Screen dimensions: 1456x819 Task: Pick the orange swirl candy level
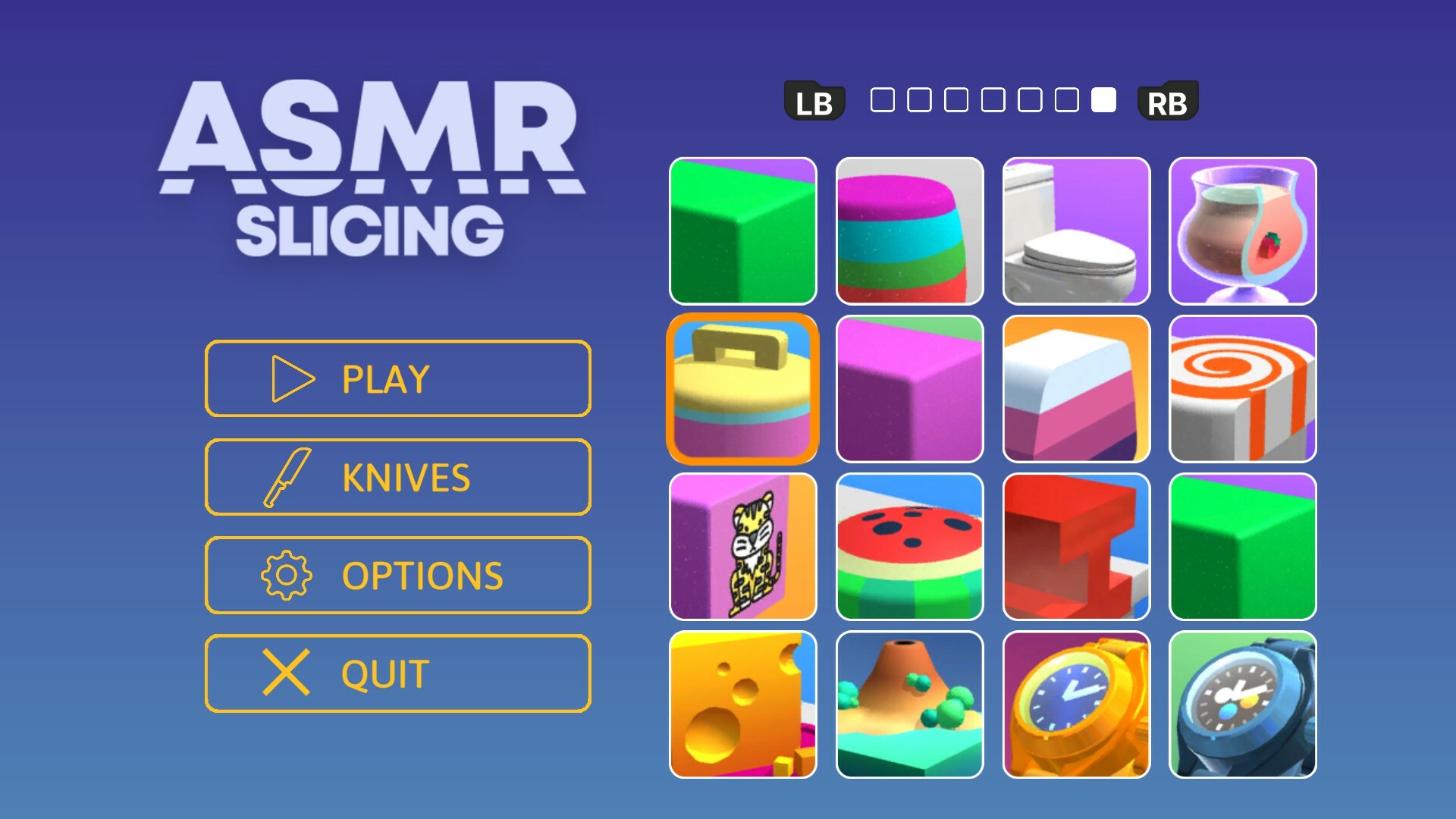point(1242,389)
